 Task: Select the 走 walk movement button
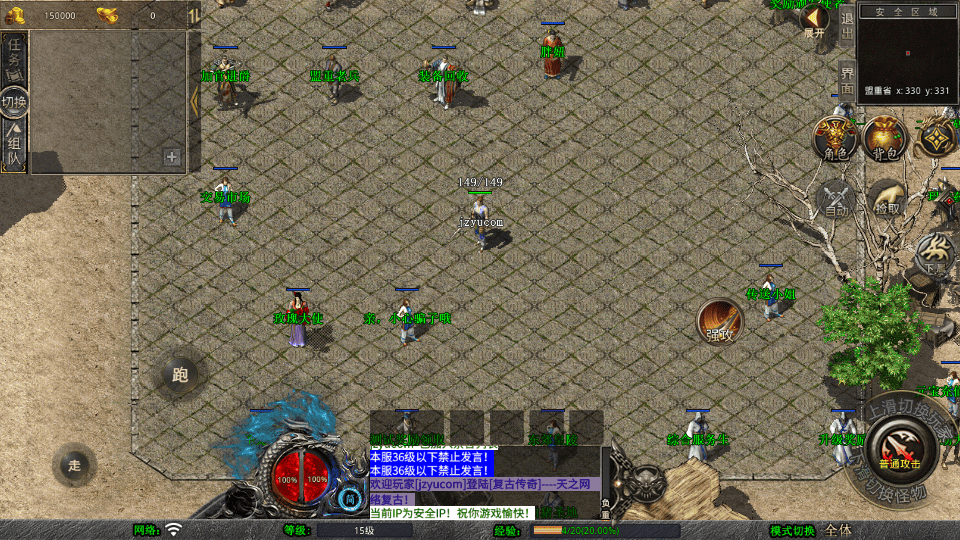[x=75, y=465]
